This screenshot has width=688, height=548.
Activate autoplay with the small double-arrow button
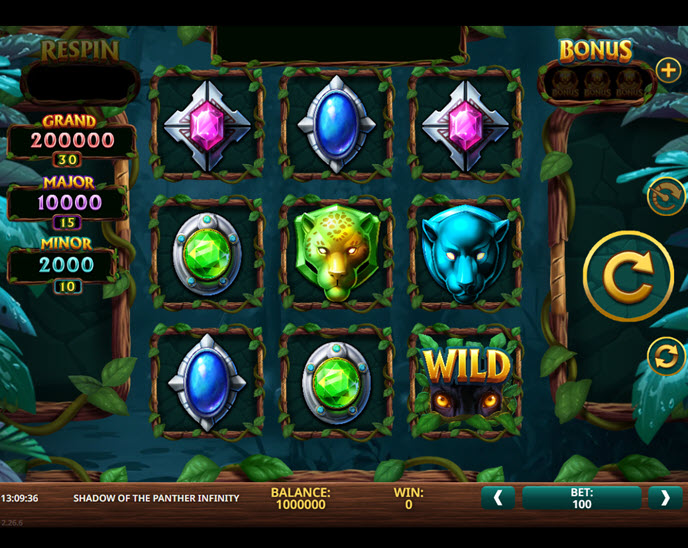666,356
